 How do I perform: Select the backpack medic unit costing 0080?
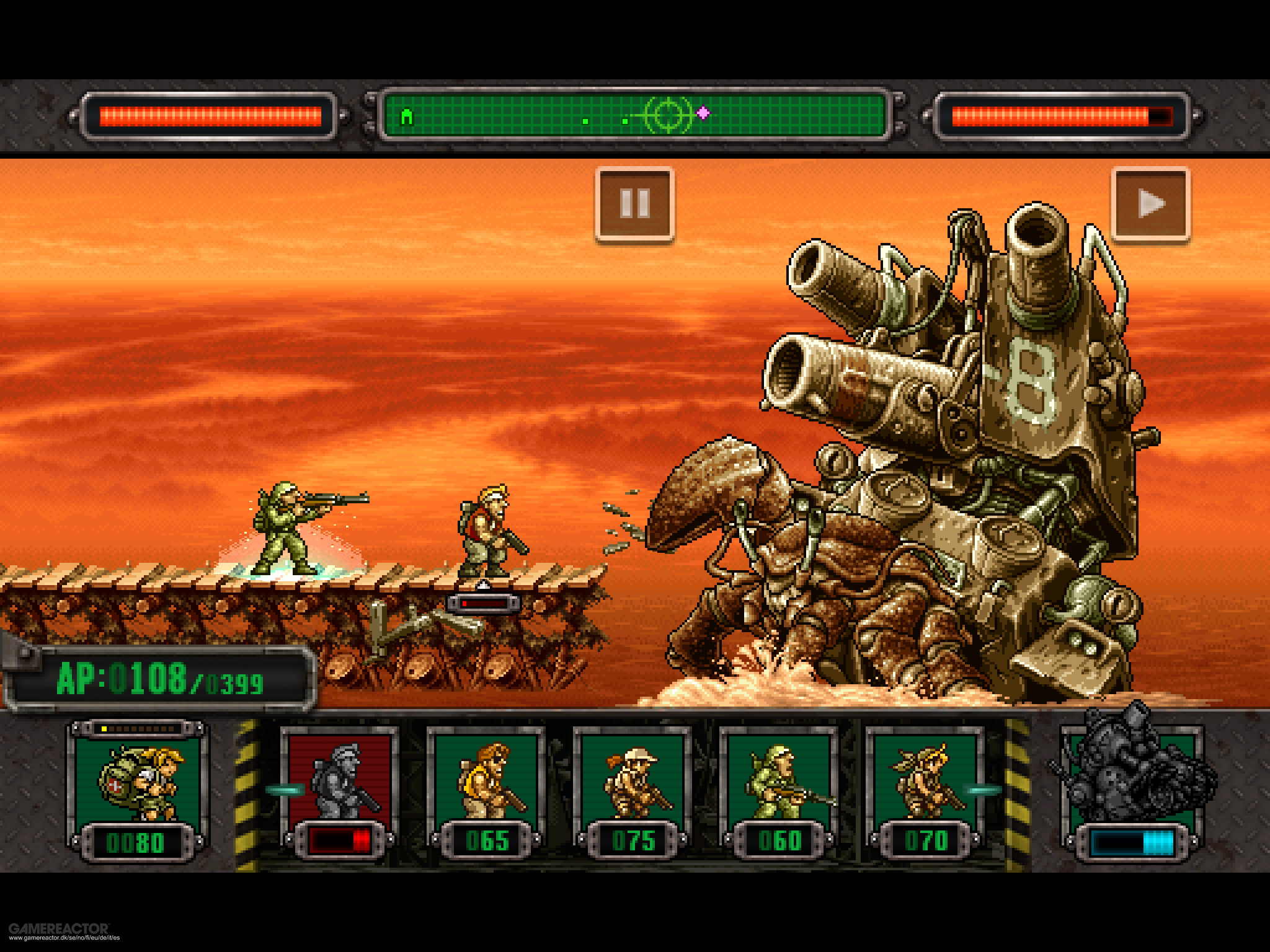pos(139,787)
